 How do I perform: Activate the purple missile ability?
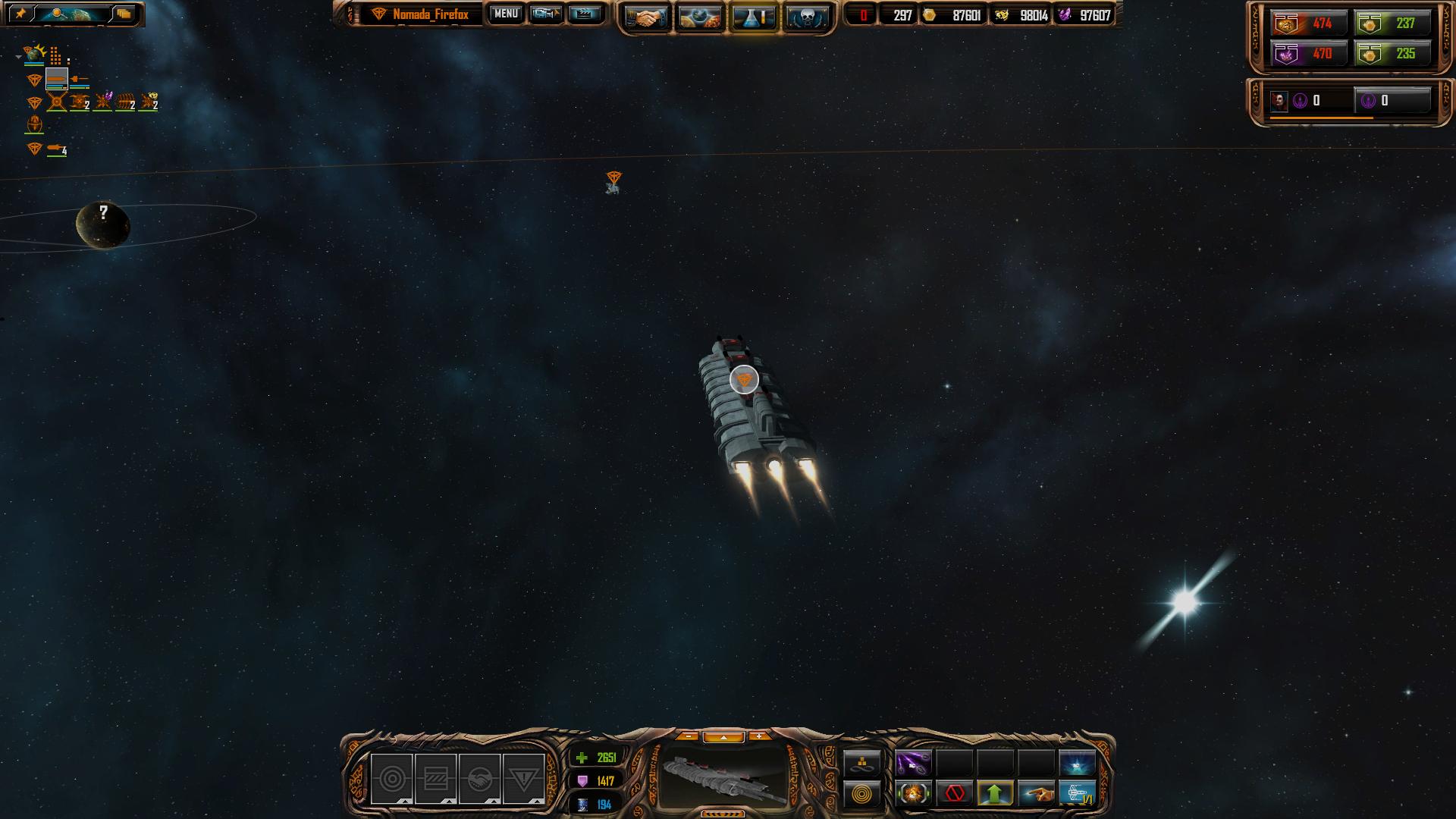pos(913,764)
